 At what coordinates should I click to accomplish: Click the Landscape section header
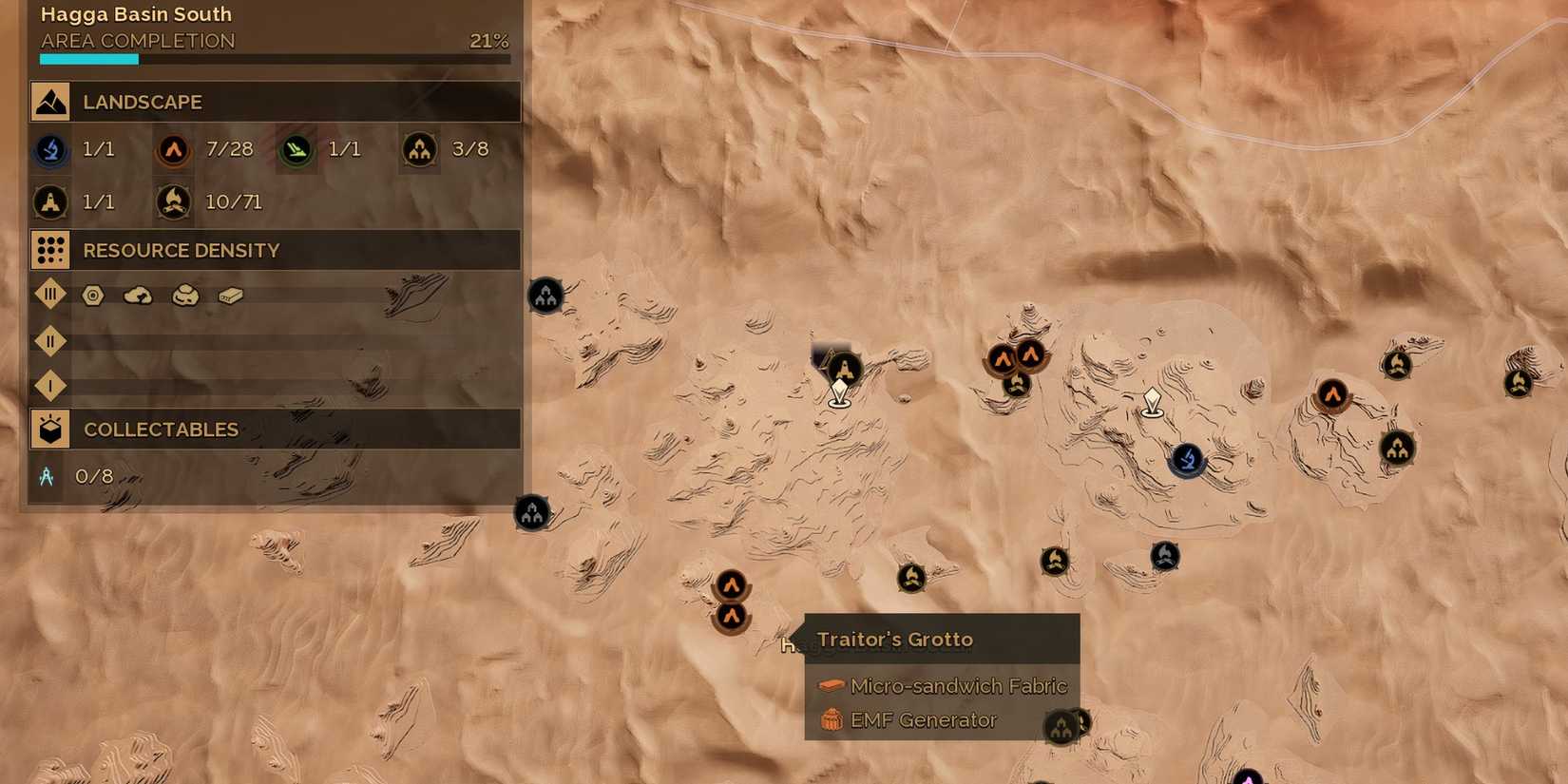click(143, 102)
